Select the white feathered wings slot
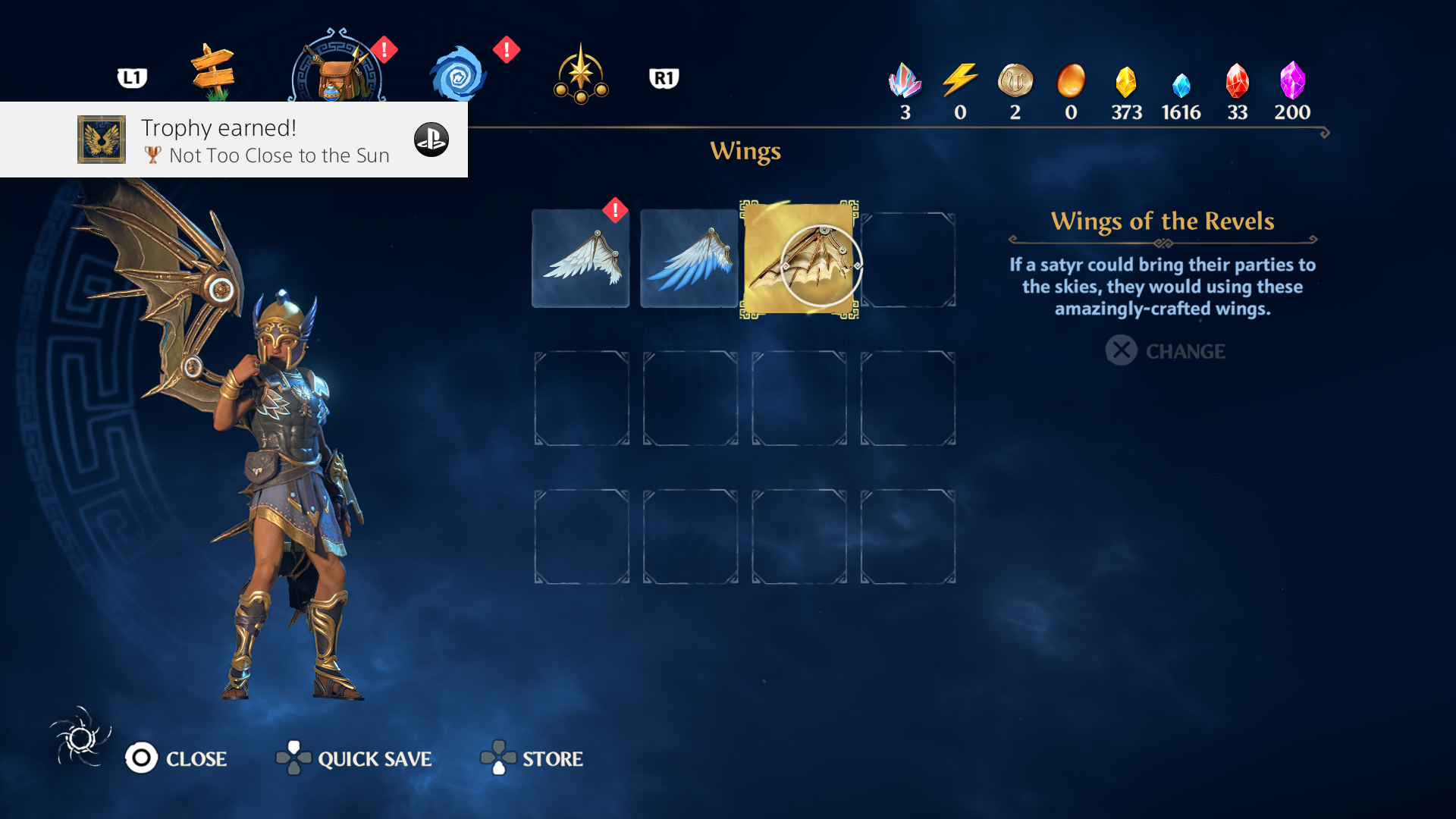The width and height of the screenshot is (1456, 819). [581, 259]
